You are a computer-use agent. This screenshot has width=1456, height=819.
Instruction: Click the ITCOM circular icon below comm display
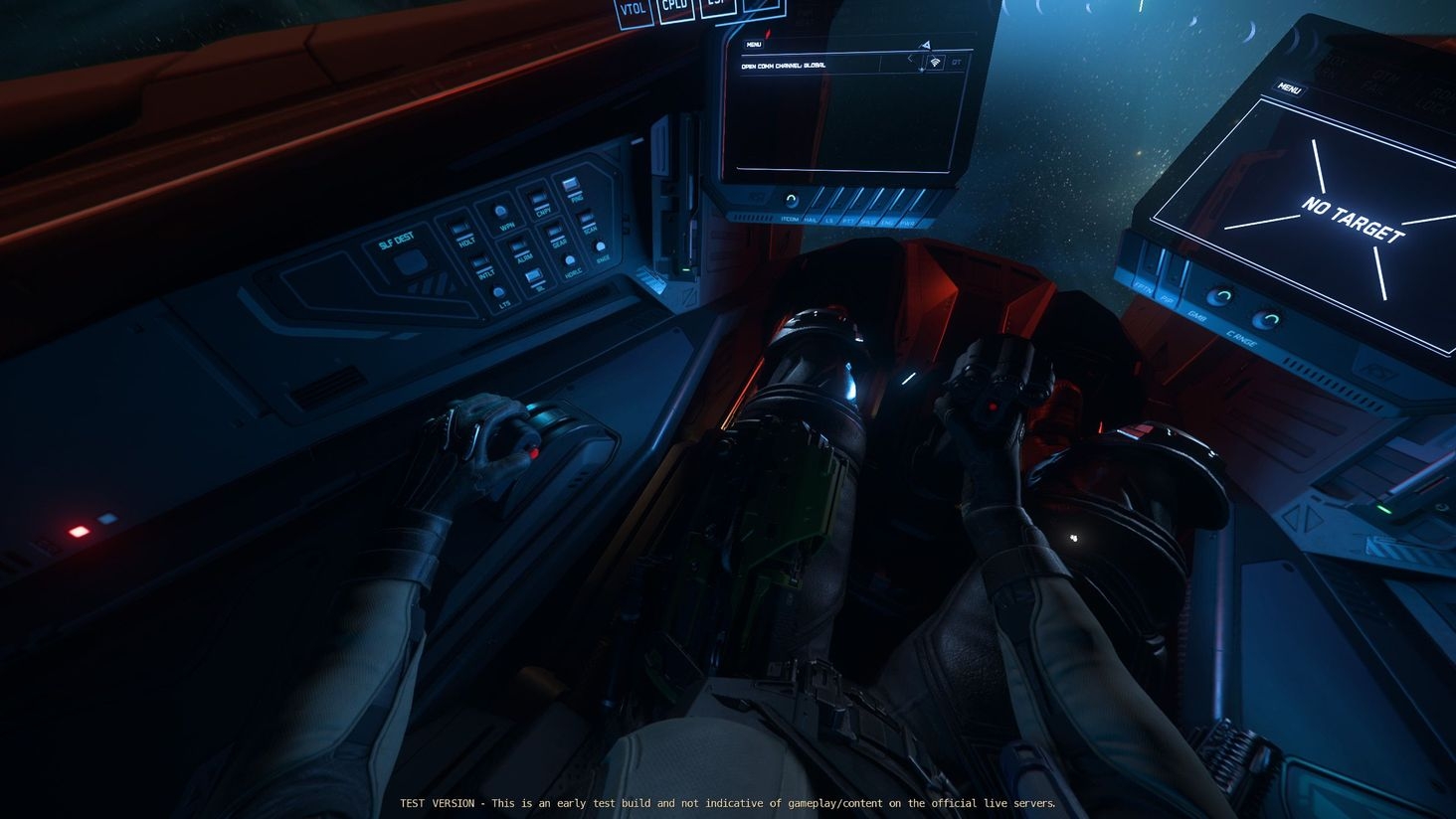[x=792, y=199]
